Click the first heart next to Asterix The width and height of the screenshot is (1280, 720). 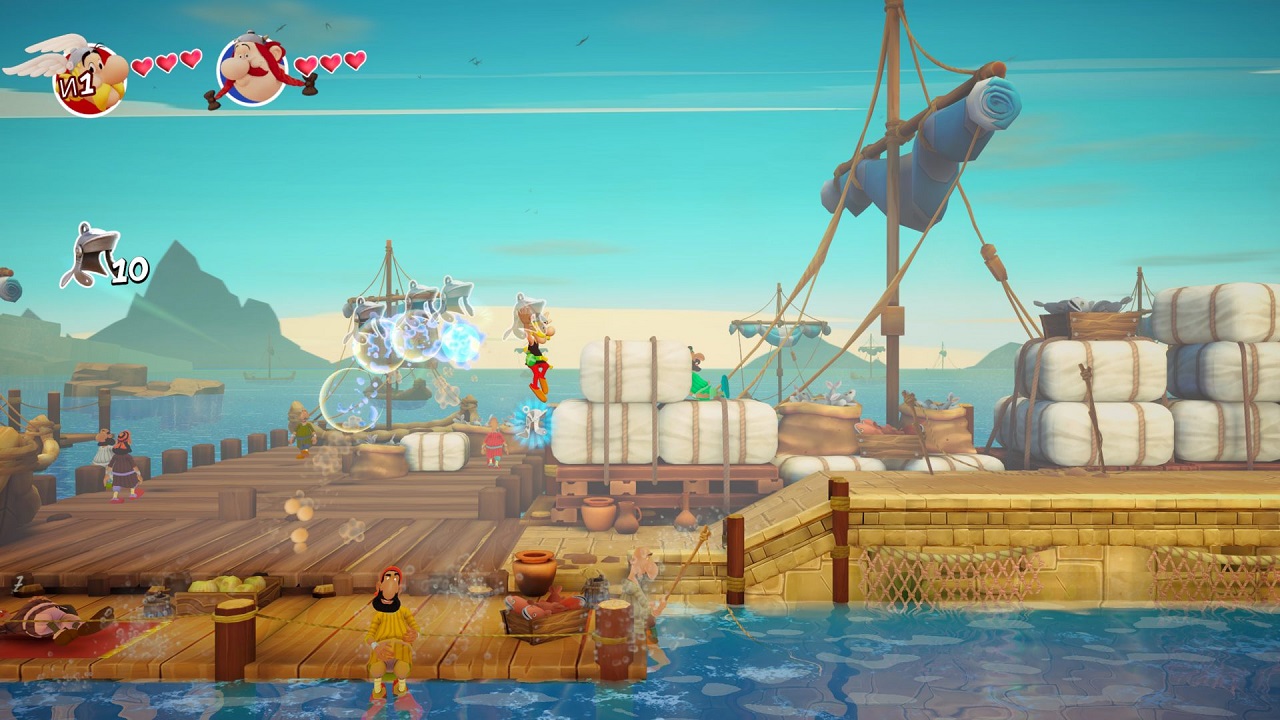pos(142,64)
